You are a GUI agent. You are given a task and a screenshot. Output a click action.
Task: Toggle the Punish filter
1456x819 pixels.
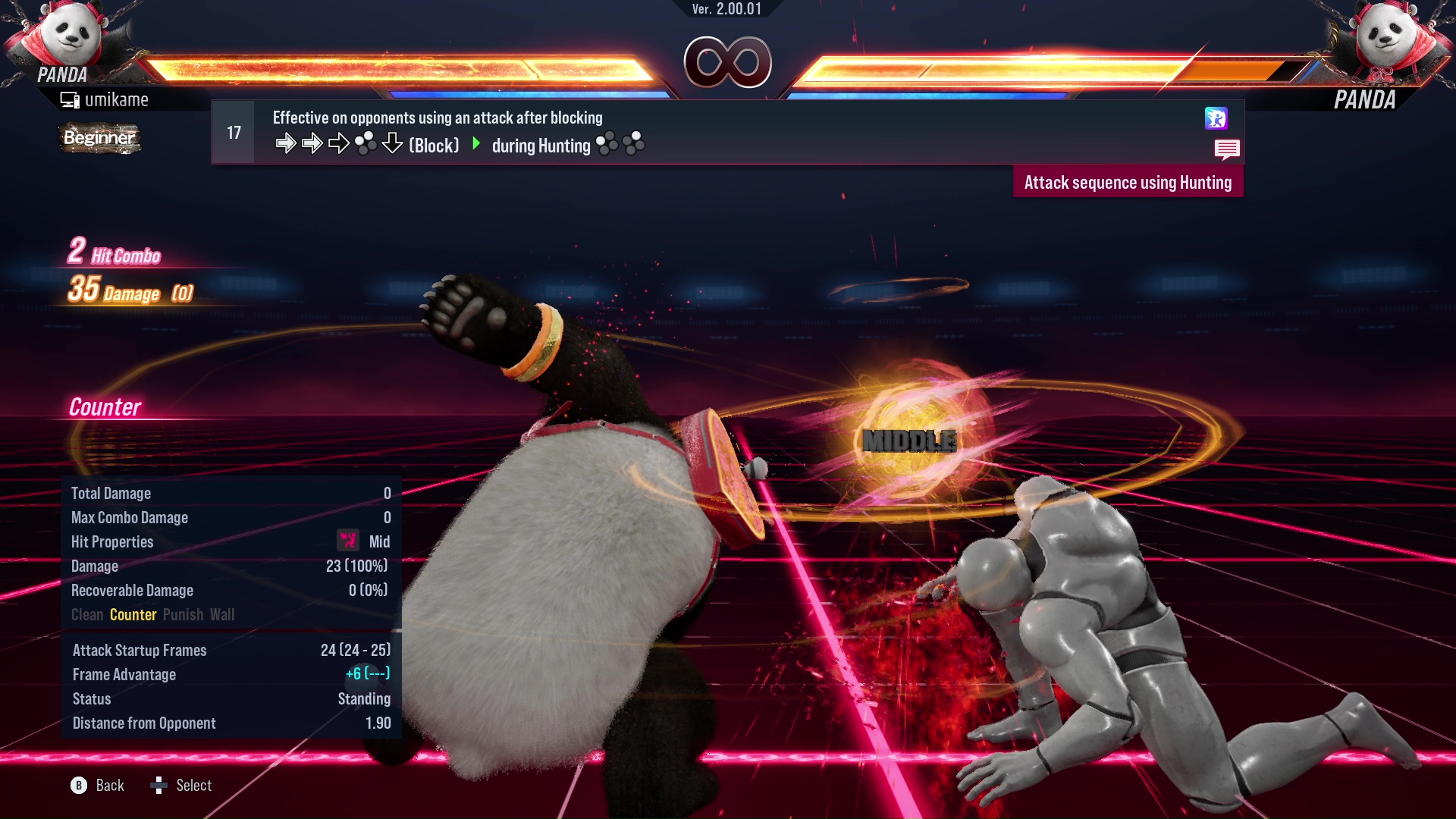coord(183,614)
